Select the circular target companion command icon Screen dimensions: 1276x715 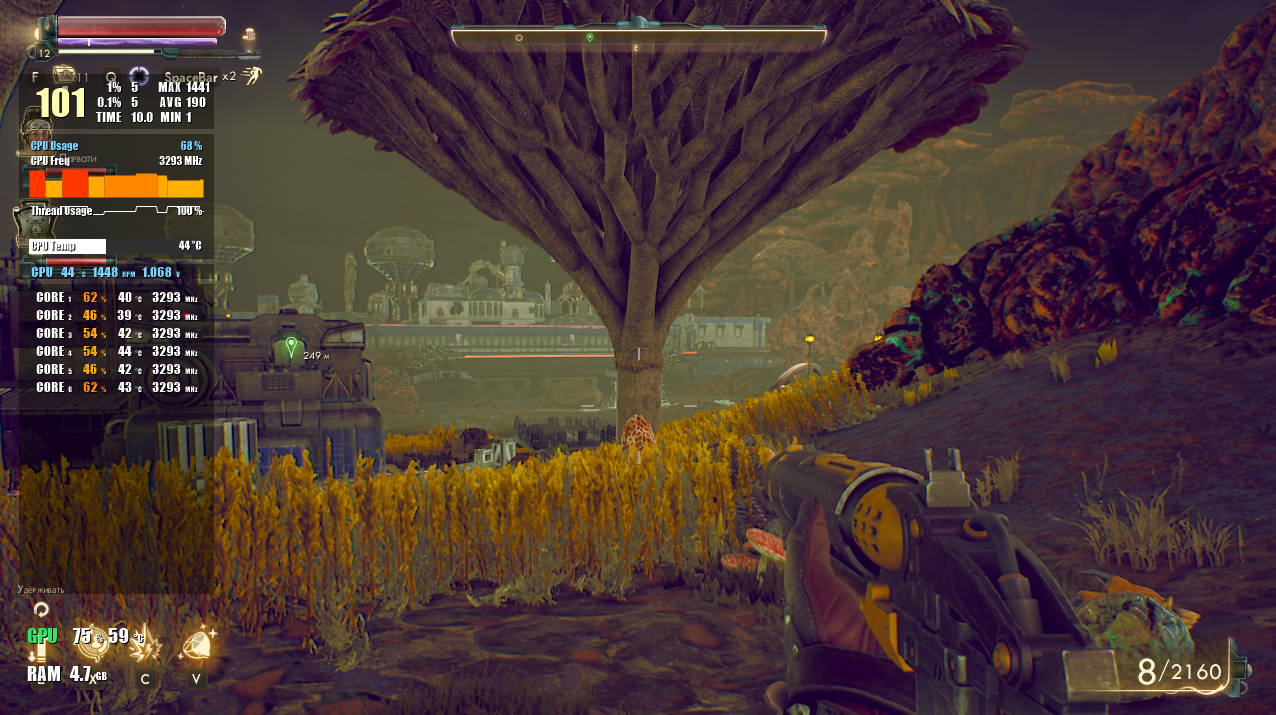click(92, 644)
